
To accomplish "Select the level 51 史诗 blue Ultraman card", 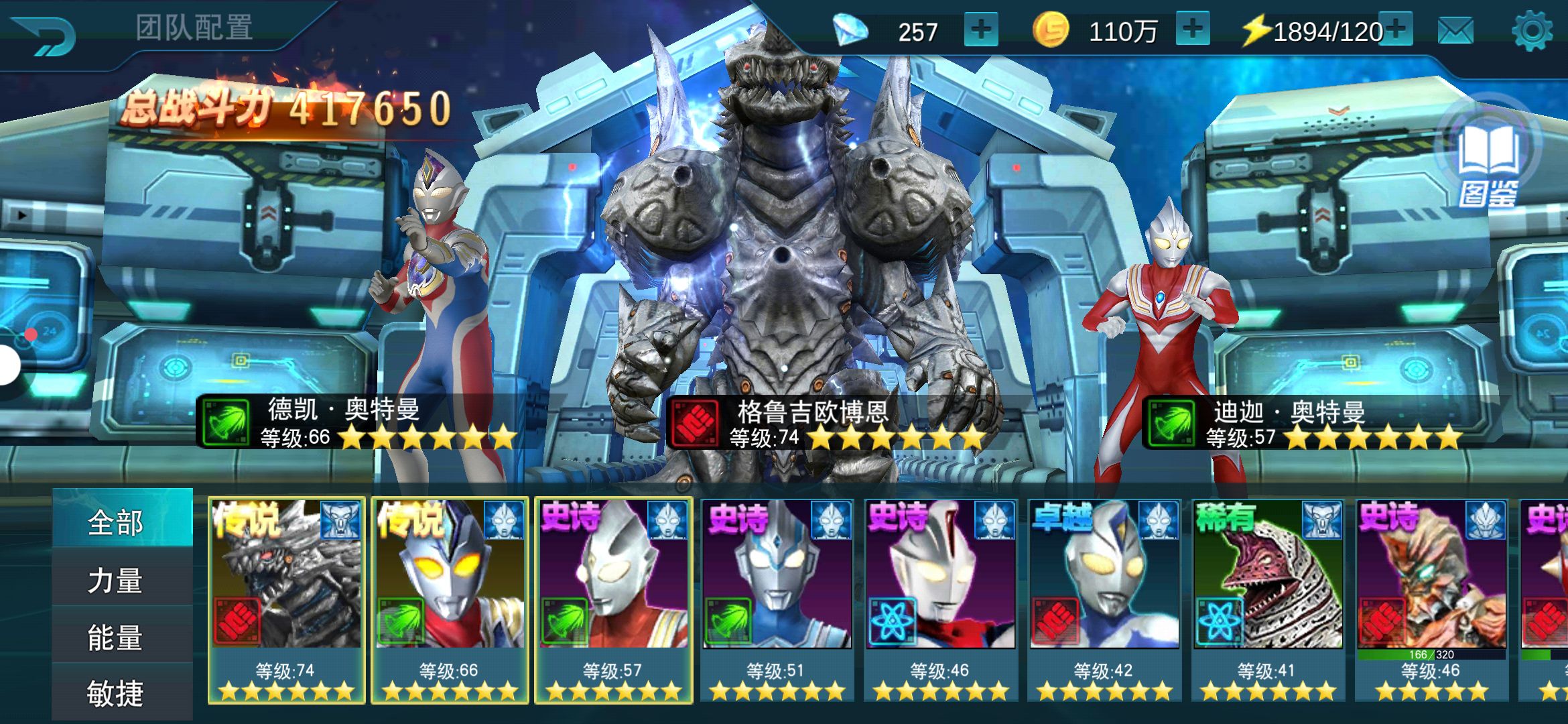I will [x=777, y=599].
